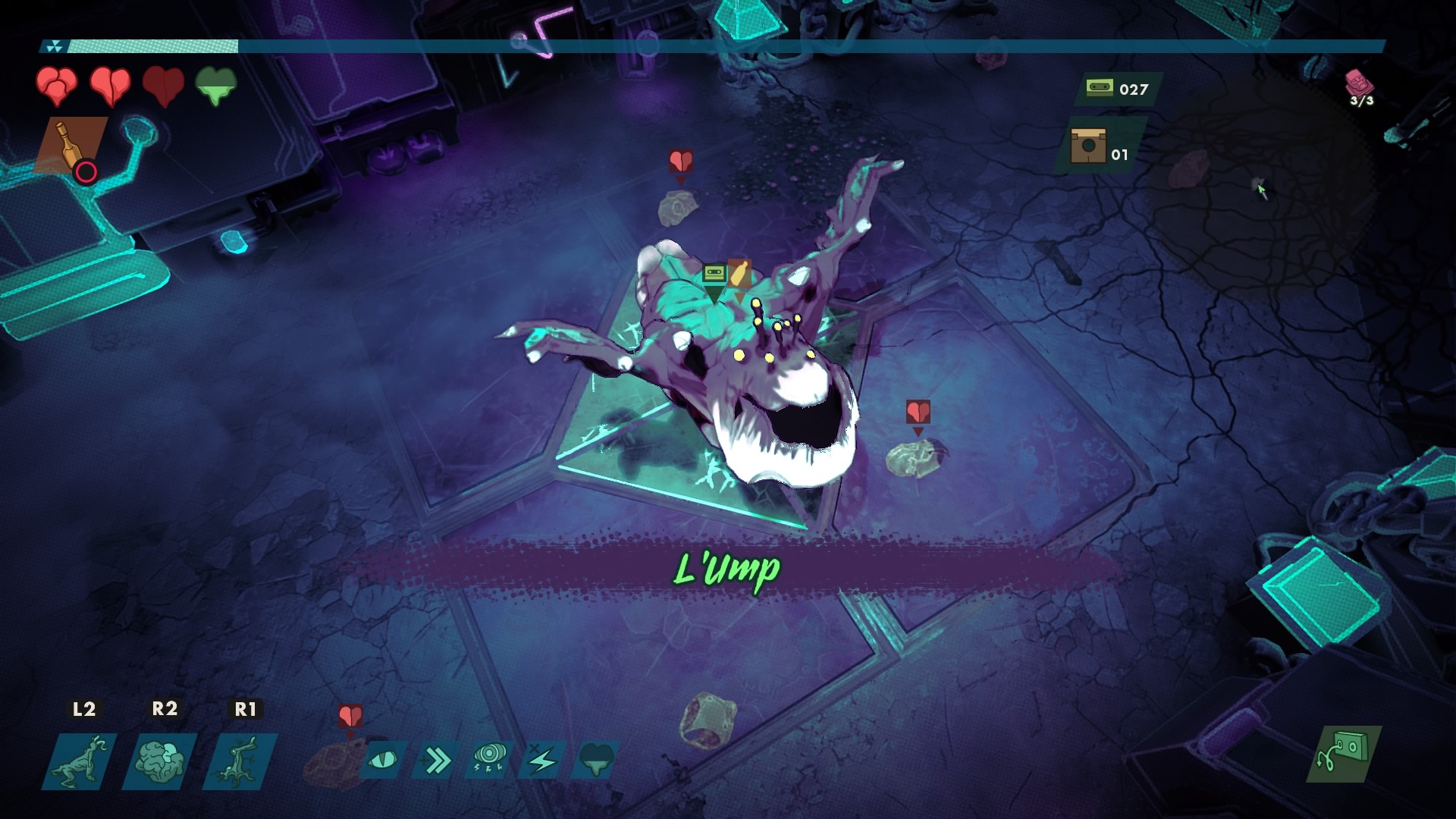Image resolution: width=1456 pixels, height=819 pixels.
Task: Click the eye with lightning perk
Action: click(x=490, y=760)
